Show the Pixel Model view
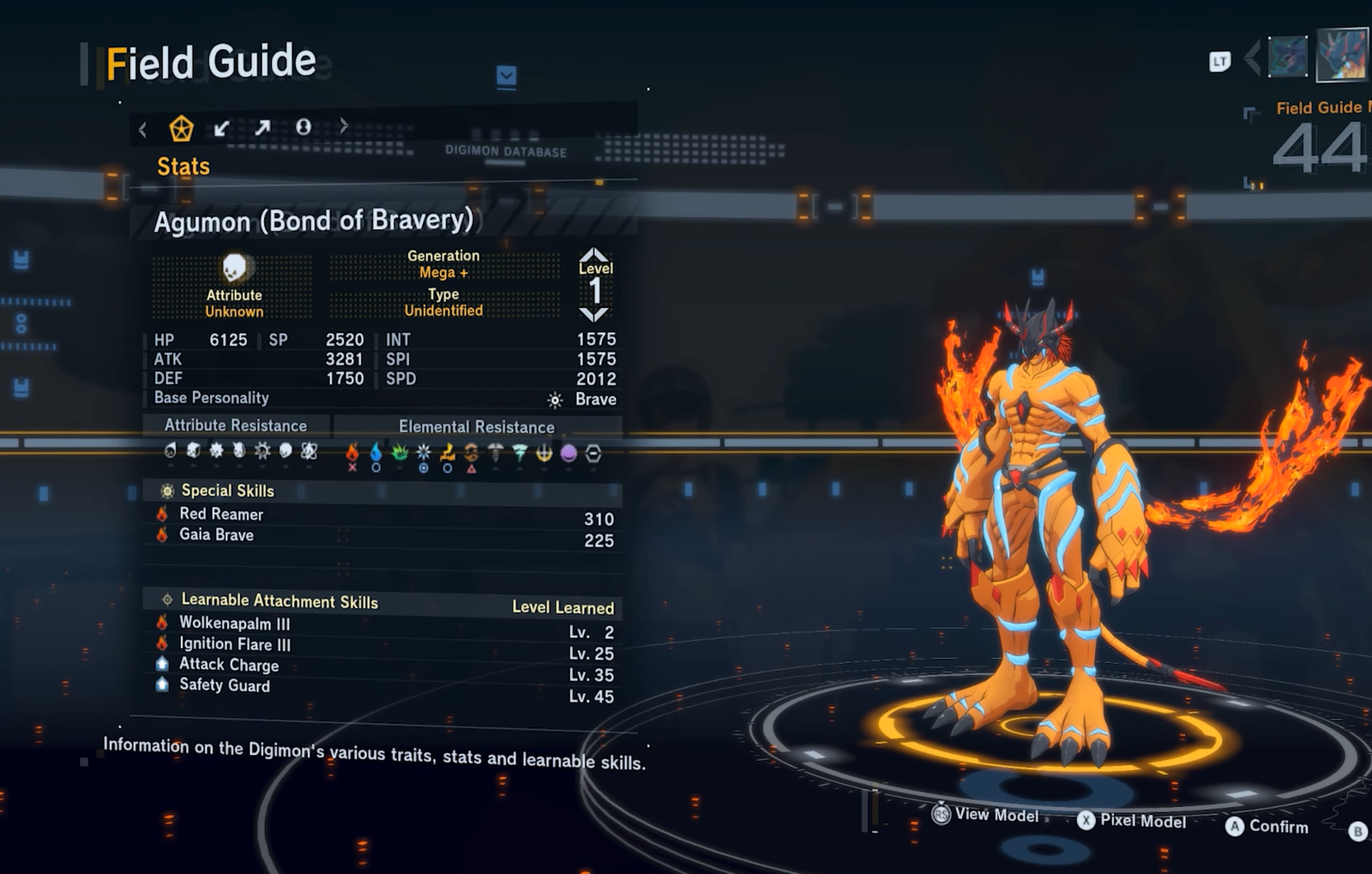 click(x=1132, y=821)
